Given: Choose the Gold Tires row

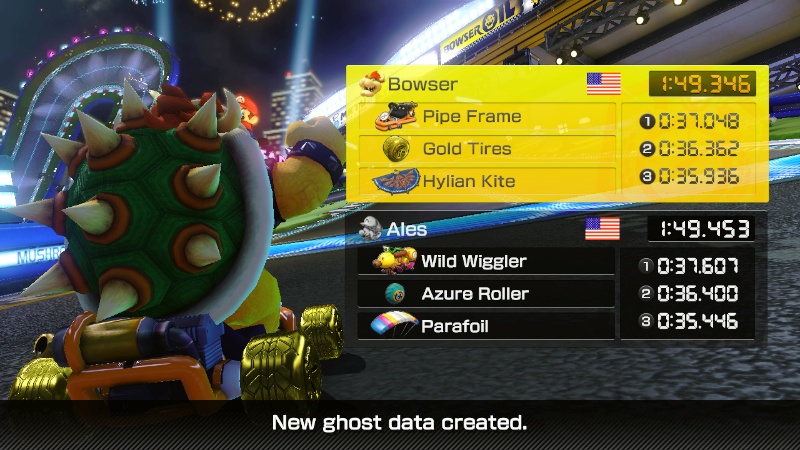Looking at the screenshot, I should [x=487, y=149].
